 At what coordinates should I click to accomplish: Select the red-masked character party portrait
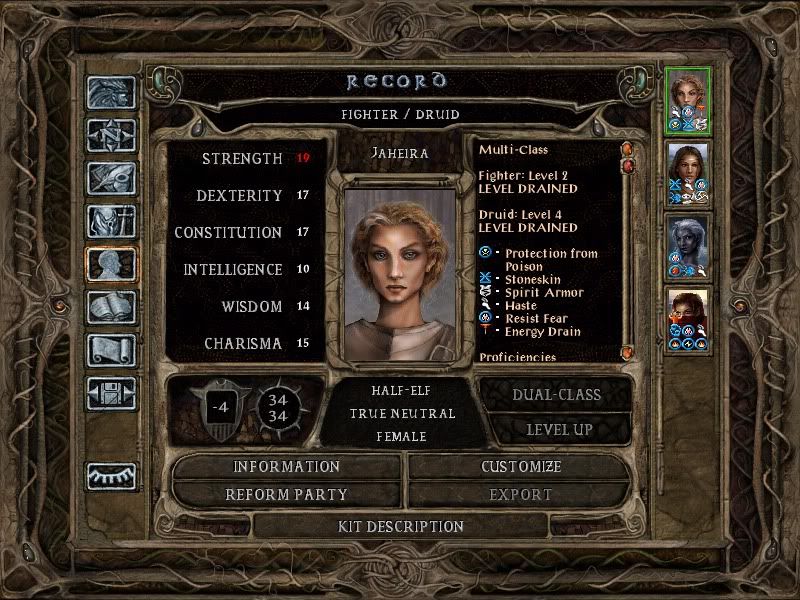(x=688, y=318)
